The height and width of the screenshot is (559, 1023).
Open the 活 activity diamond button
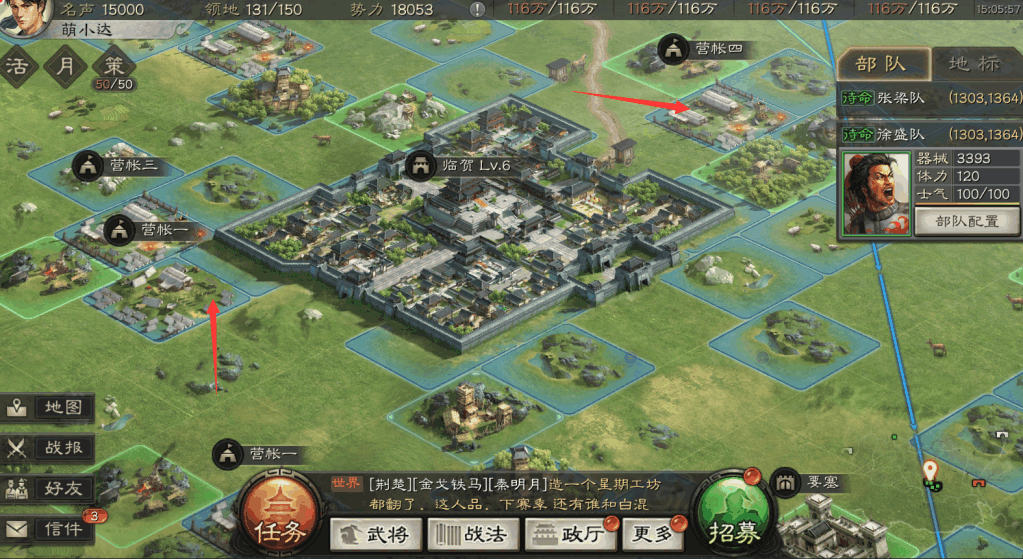click(18, 68)
